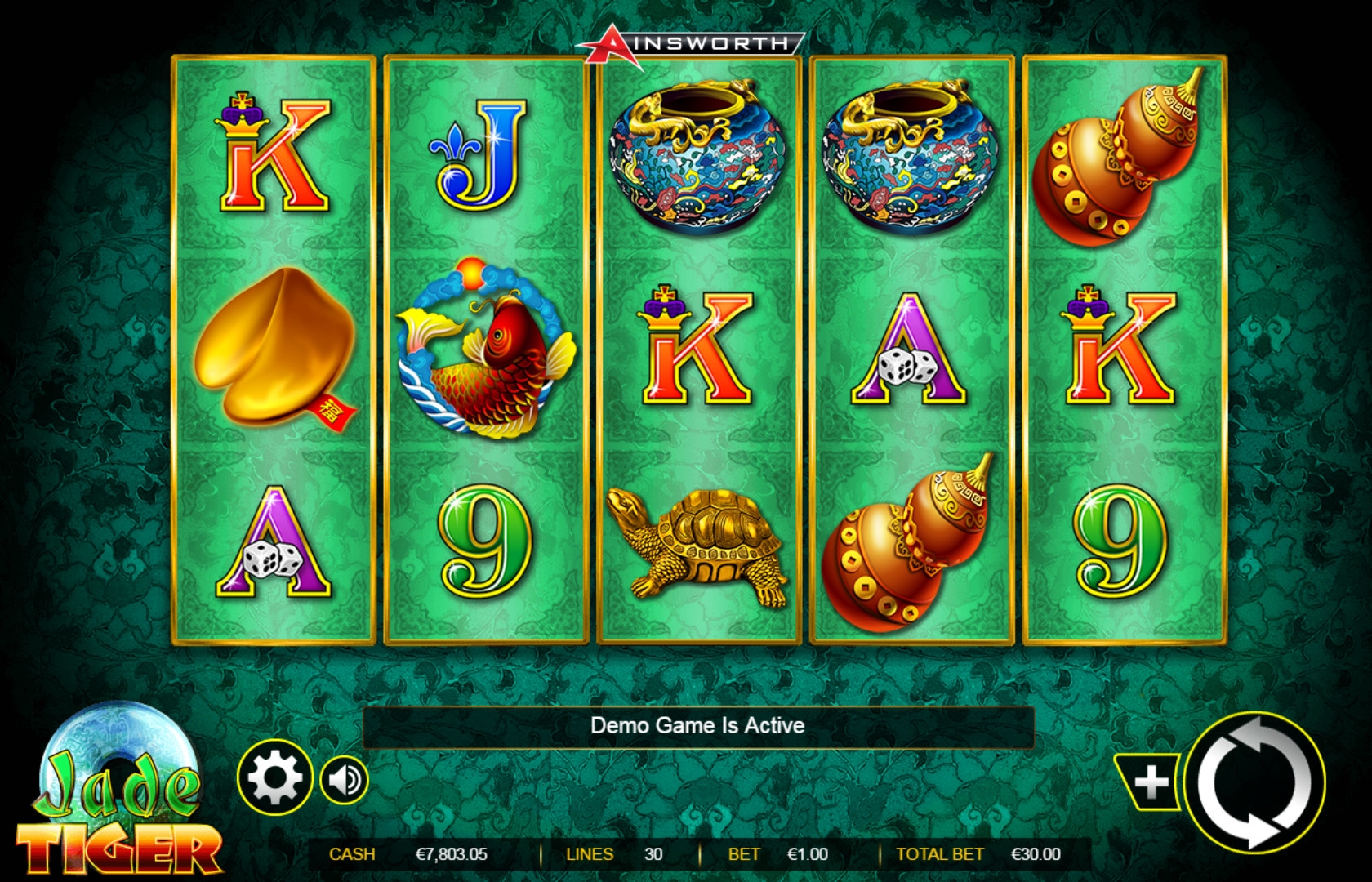Toggle the sound speaker button
Screen dimensions: 1372x882
coord(345,781)
